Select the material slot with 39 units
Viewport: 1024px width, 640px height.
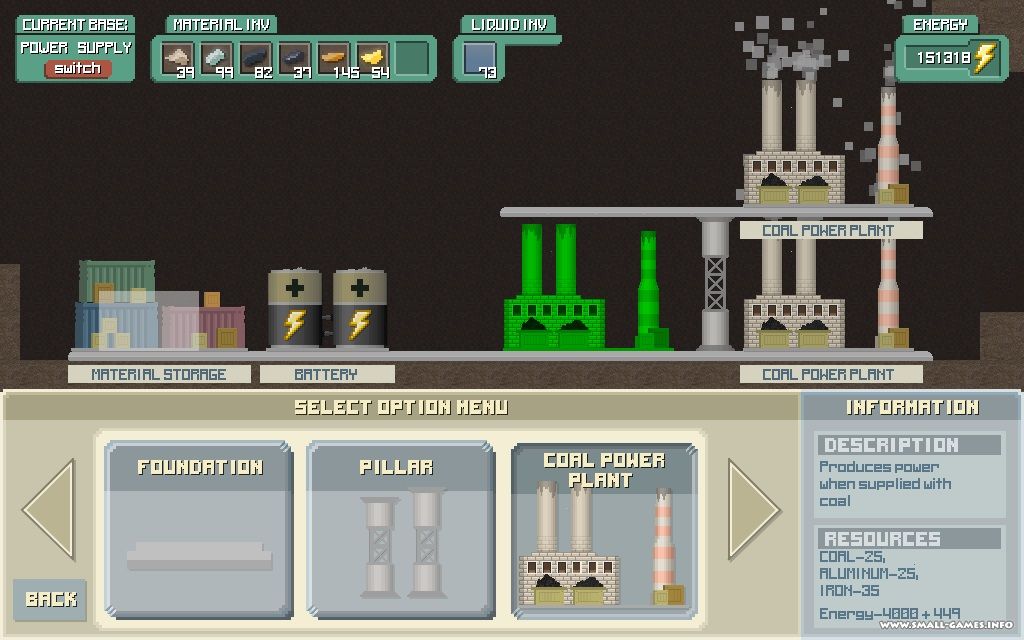tap(178, 58)
